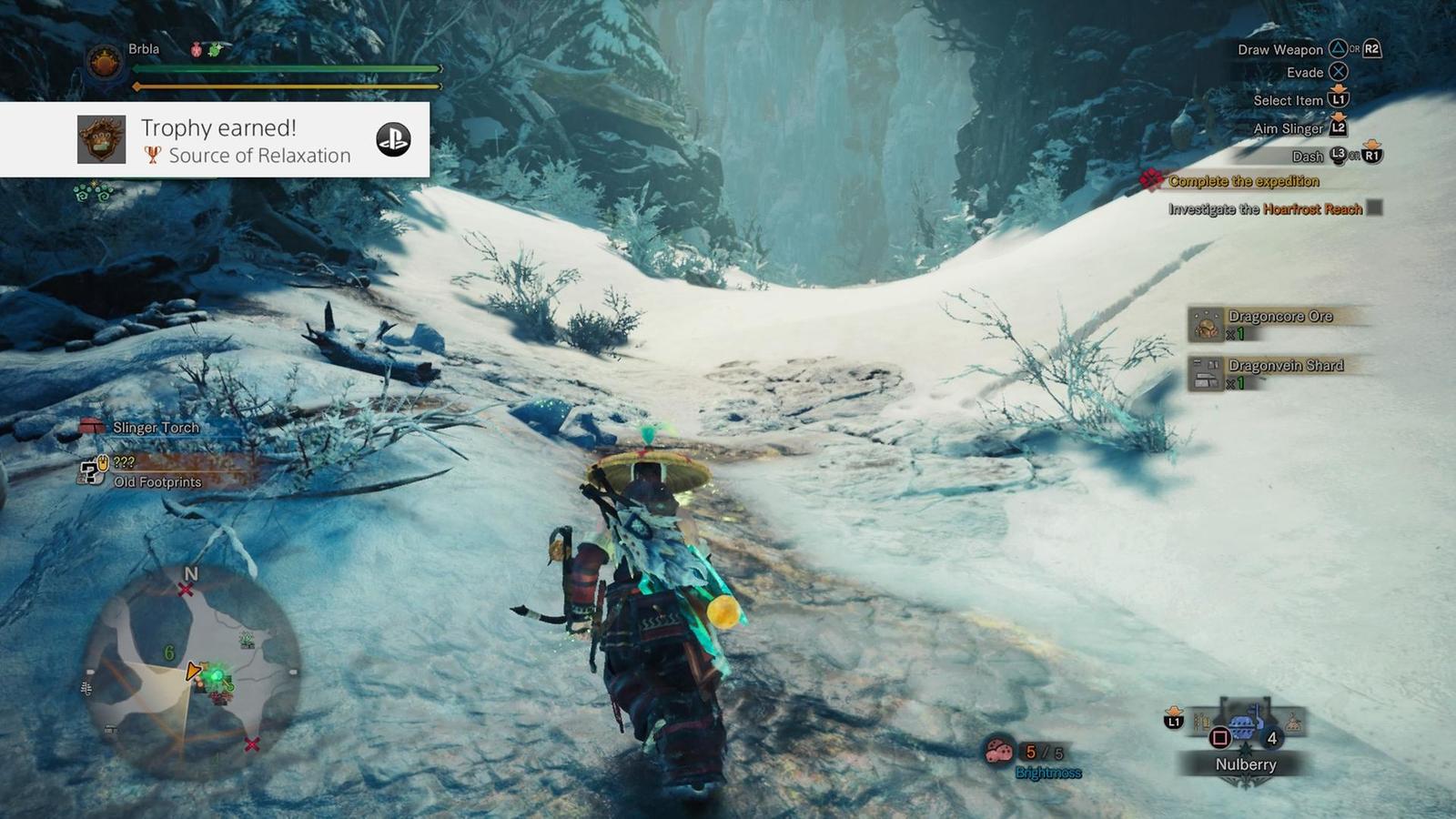
Task: Click the Old Footprints tracking prompt
Action: (x=157, y=482)
